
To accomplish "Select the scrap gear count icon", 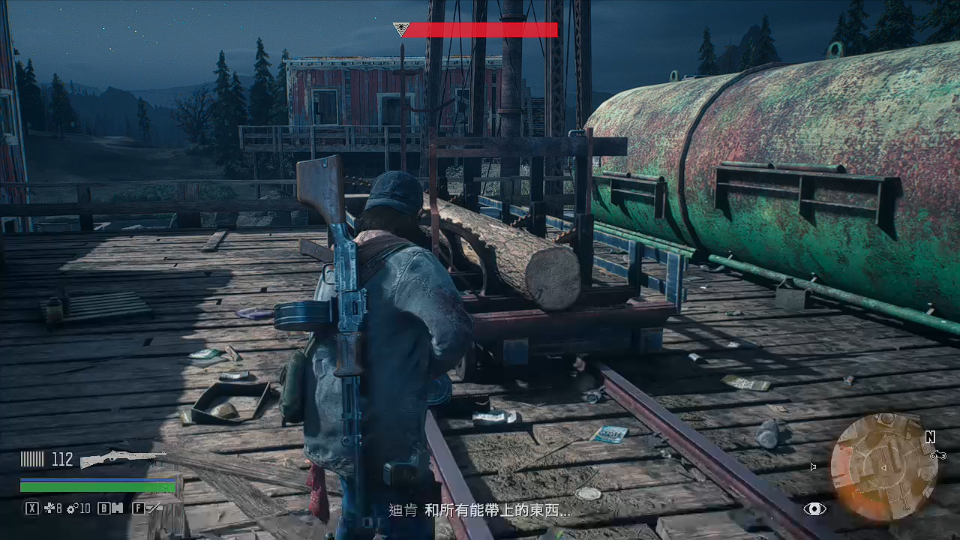I will click(x=72, y=508).
